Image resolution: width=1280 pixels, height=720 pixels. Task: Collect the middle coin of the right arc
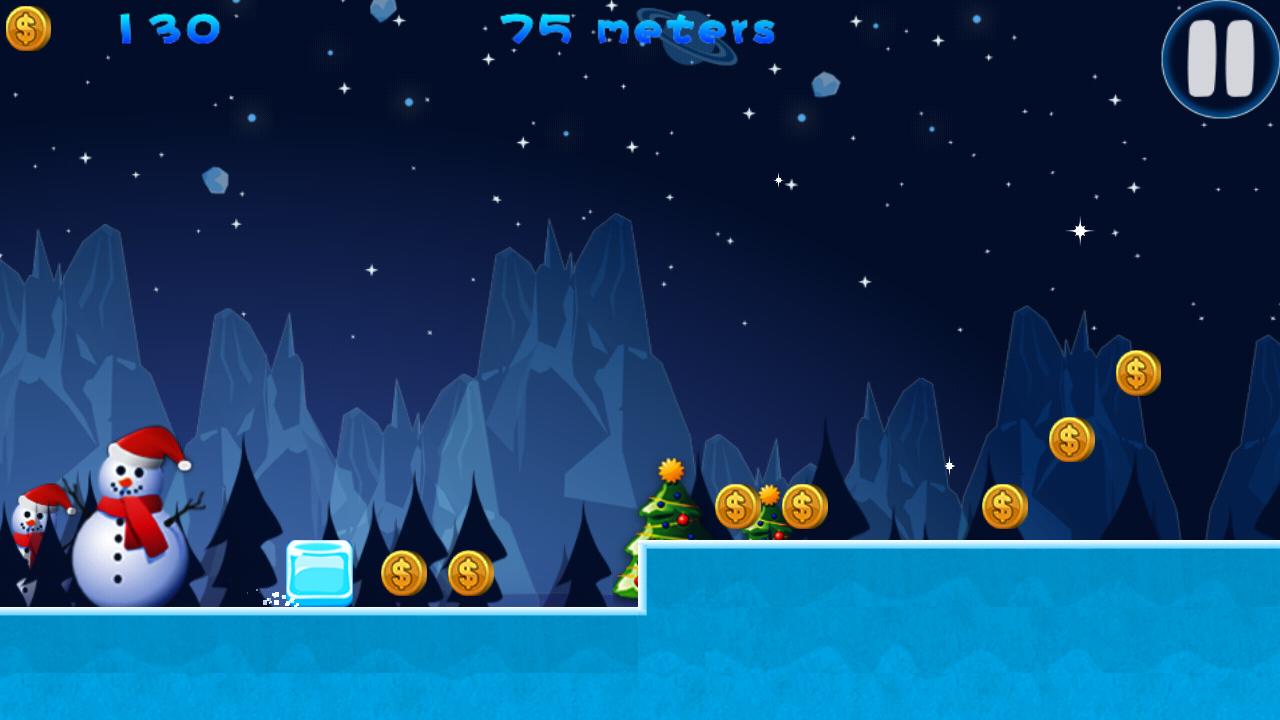tap(1071, 438)
